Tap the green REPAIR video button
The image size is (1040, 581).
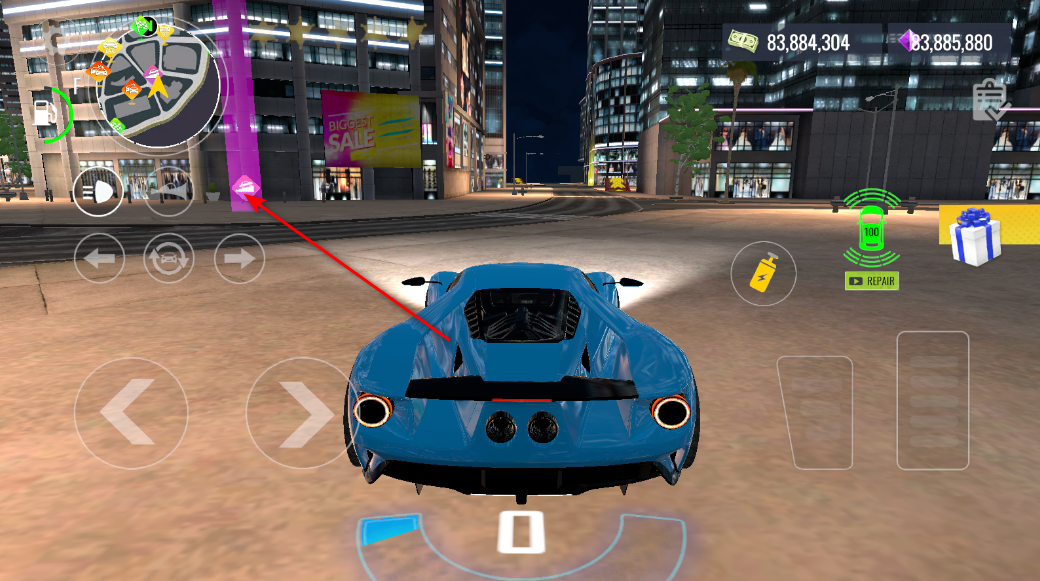(872, 281)
